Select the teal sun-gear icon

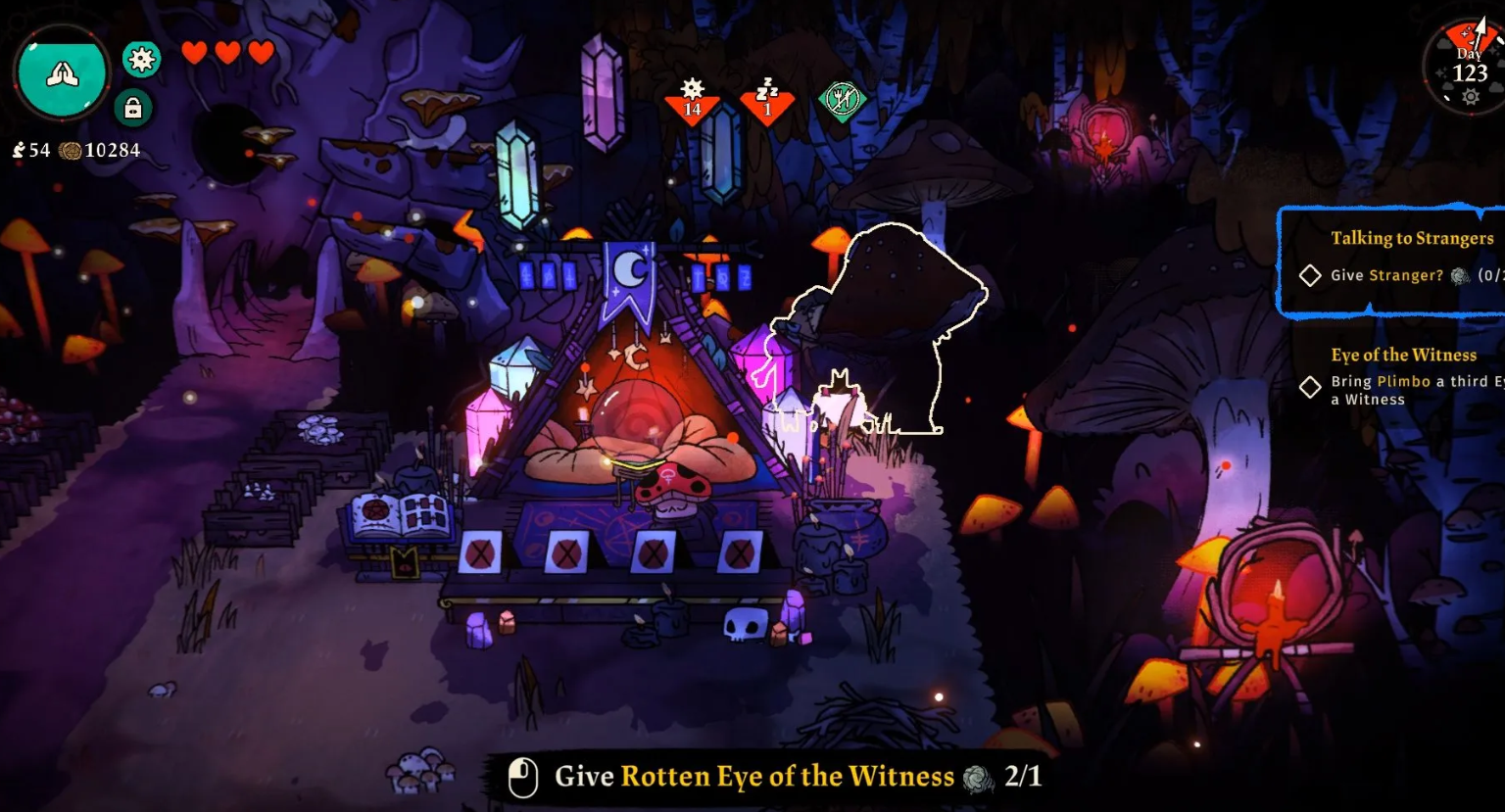tap(142, 60)
